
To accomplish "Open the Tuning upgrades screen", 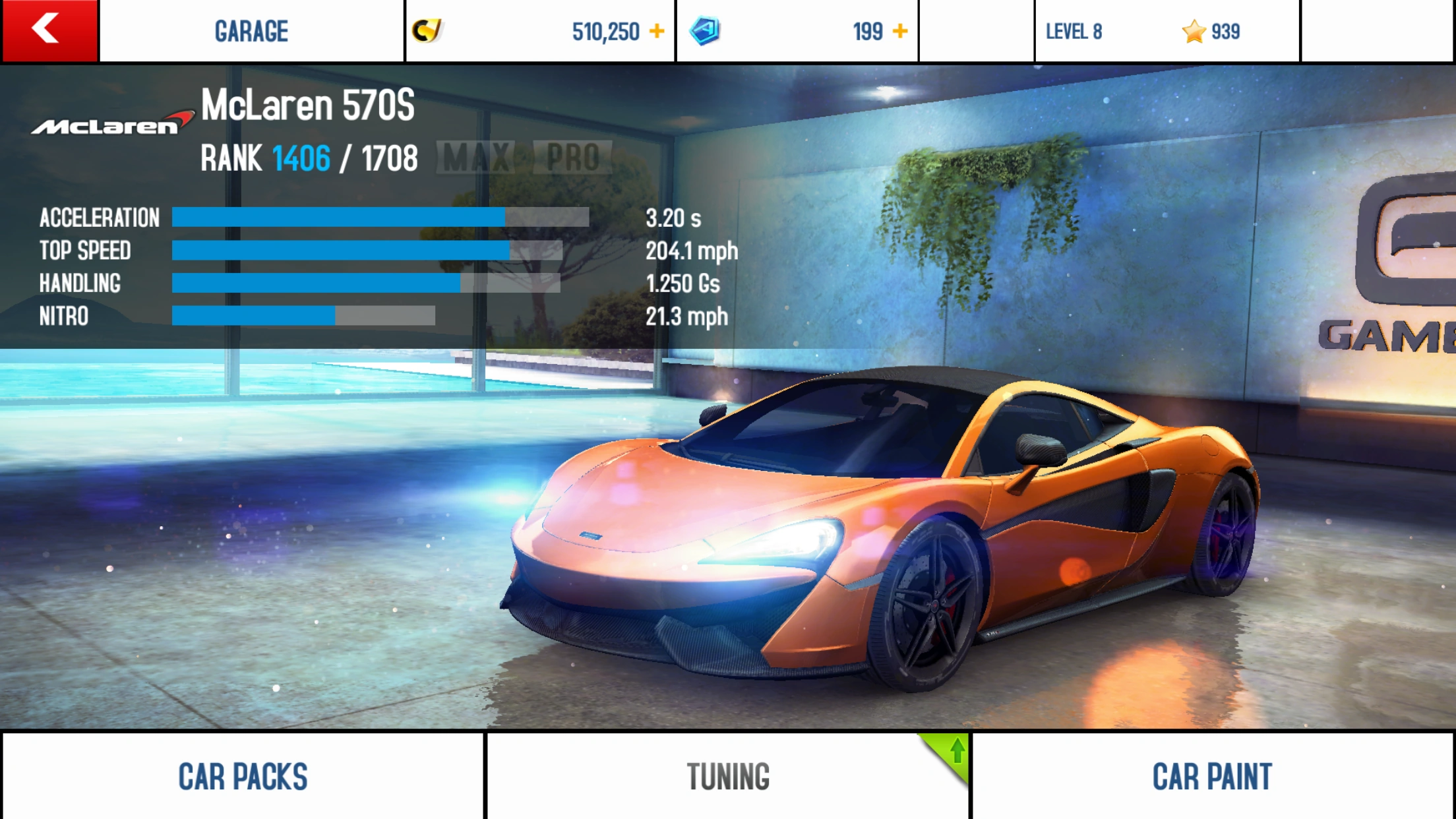I will 728,776.
